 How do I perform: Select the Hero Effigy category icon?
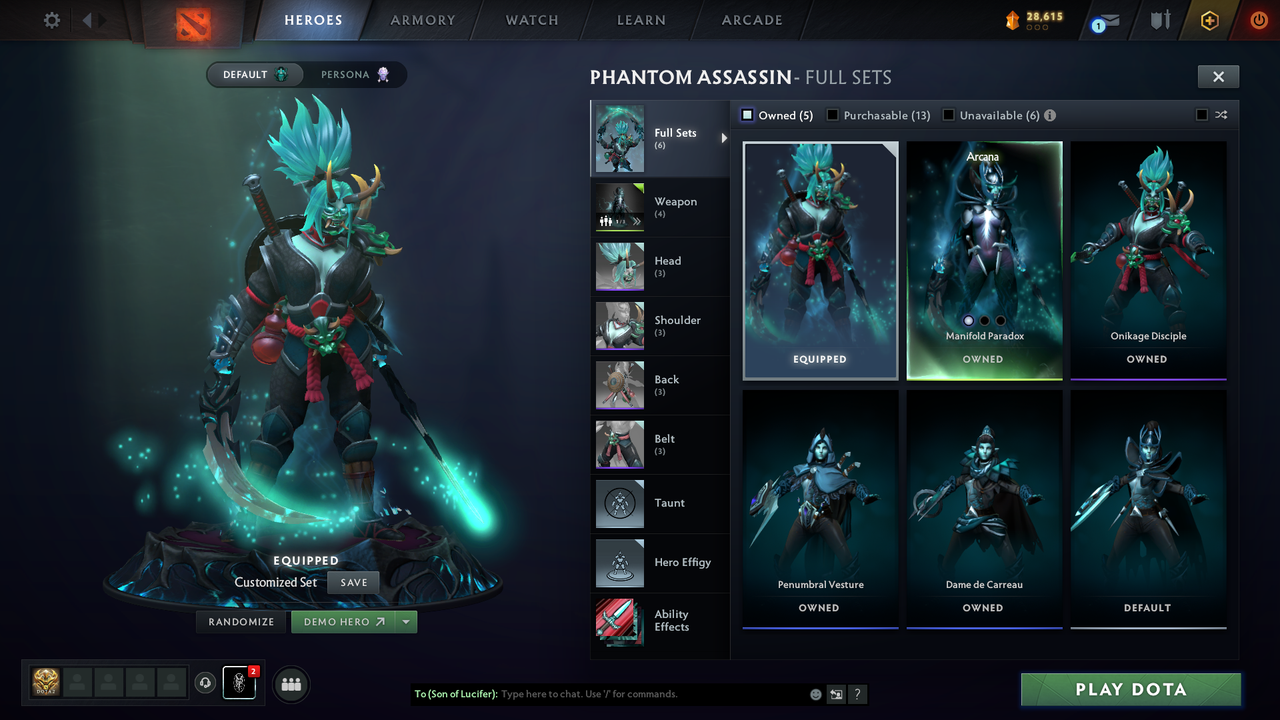619,563
